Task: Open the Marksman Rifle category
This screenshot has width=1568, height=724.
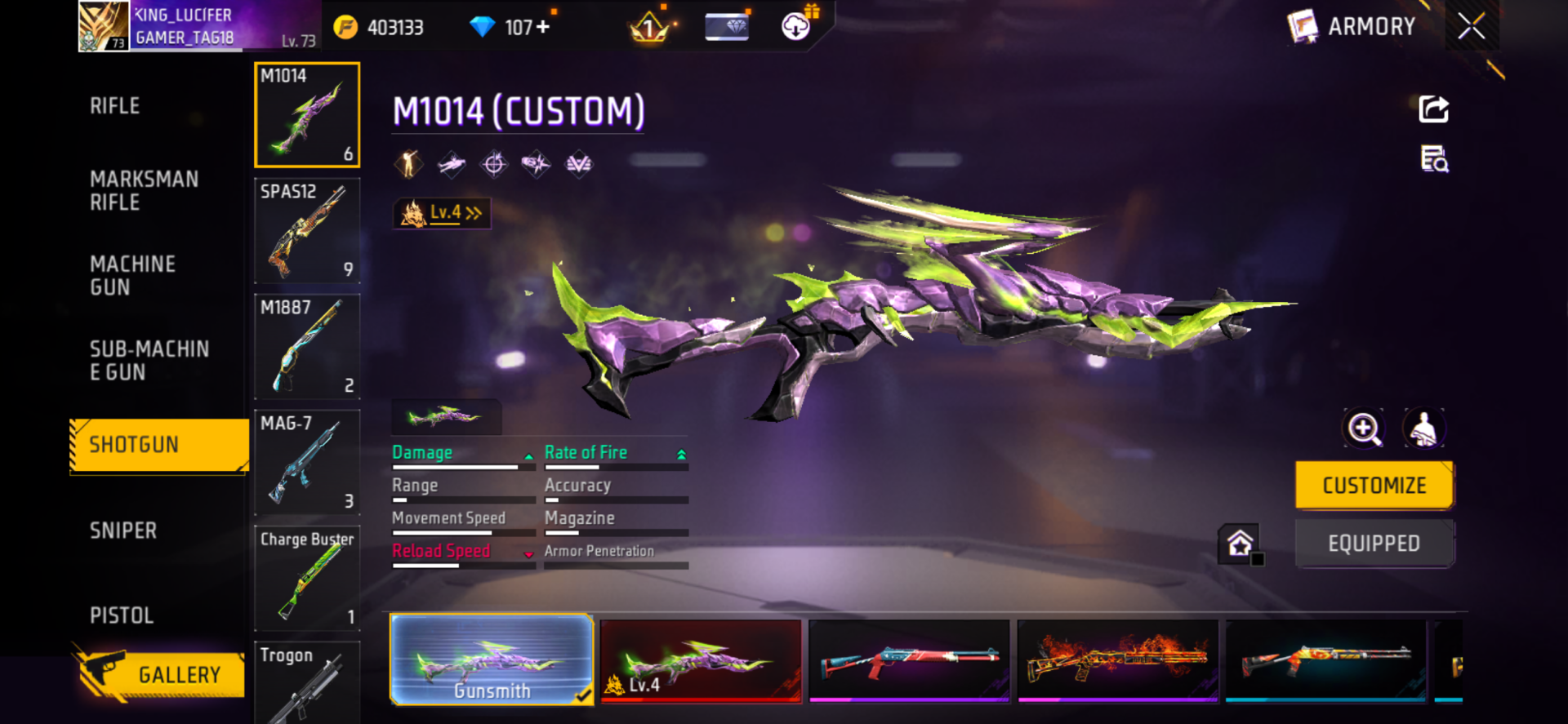Action: tap(144, 191)
